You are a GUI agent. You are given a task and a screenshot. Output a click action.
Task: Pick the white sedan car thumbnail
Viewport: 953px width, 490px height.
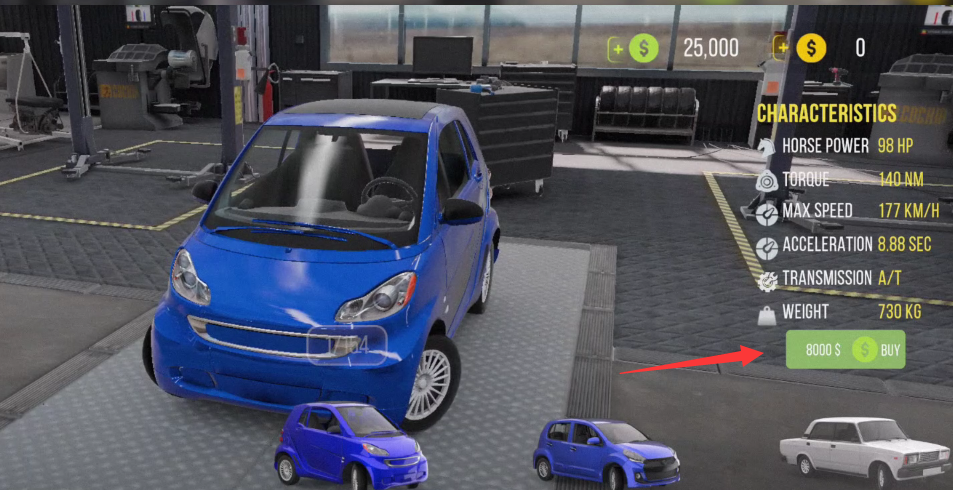[864, 447]
